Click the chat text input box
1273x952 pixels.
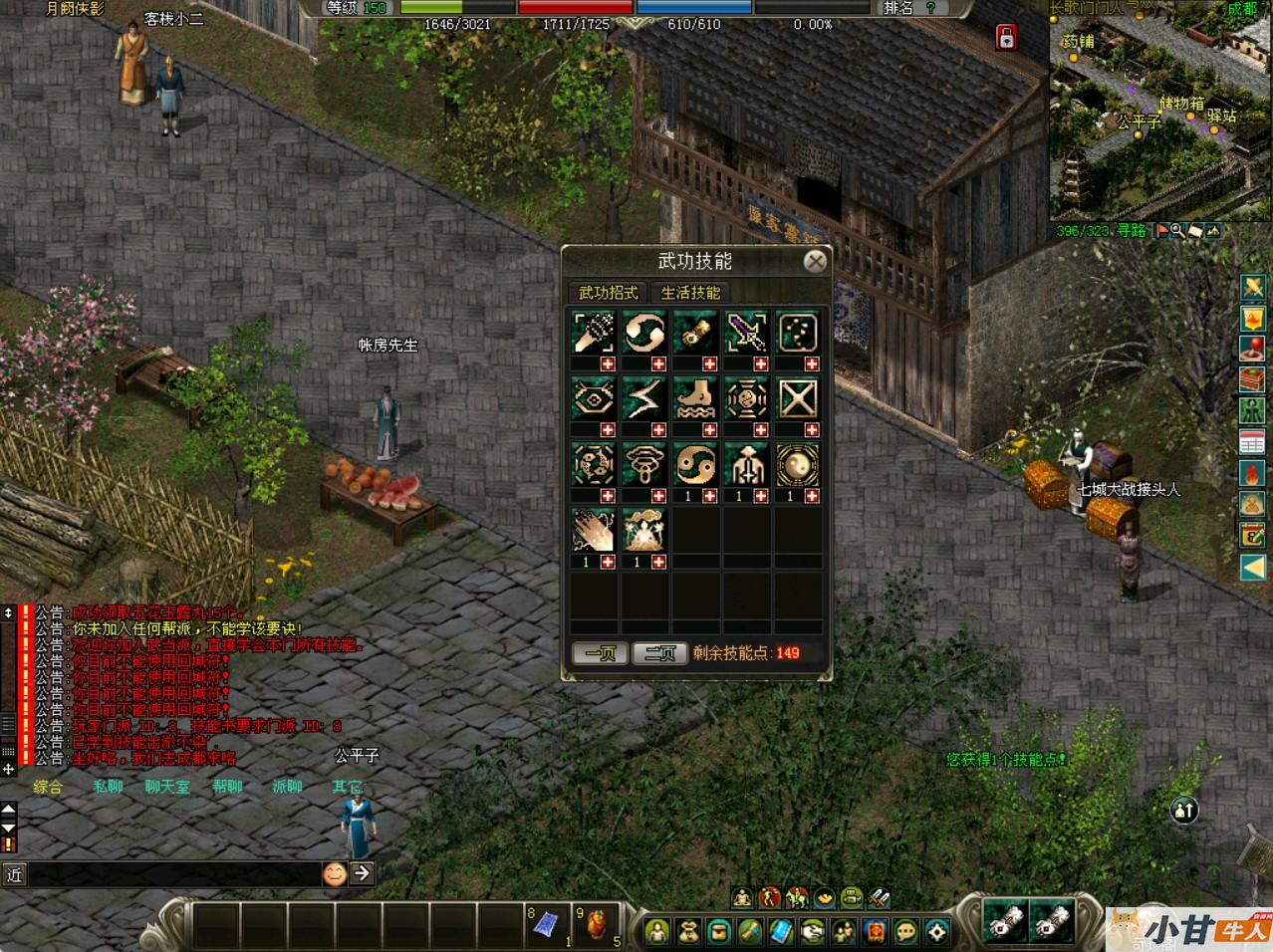pos(169,874)
